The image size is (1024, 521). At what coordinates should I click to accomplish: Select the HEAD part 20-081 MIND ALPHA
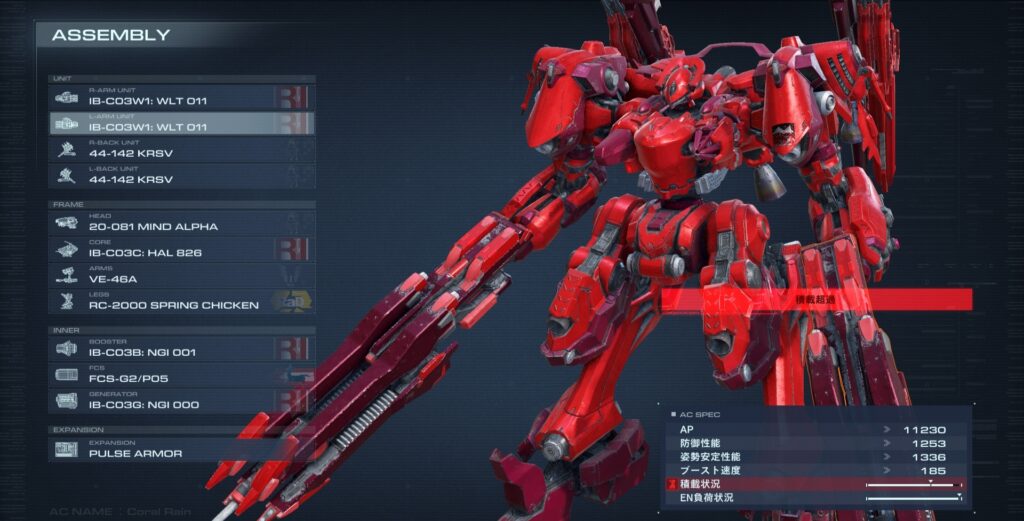[x=182, y=222]
